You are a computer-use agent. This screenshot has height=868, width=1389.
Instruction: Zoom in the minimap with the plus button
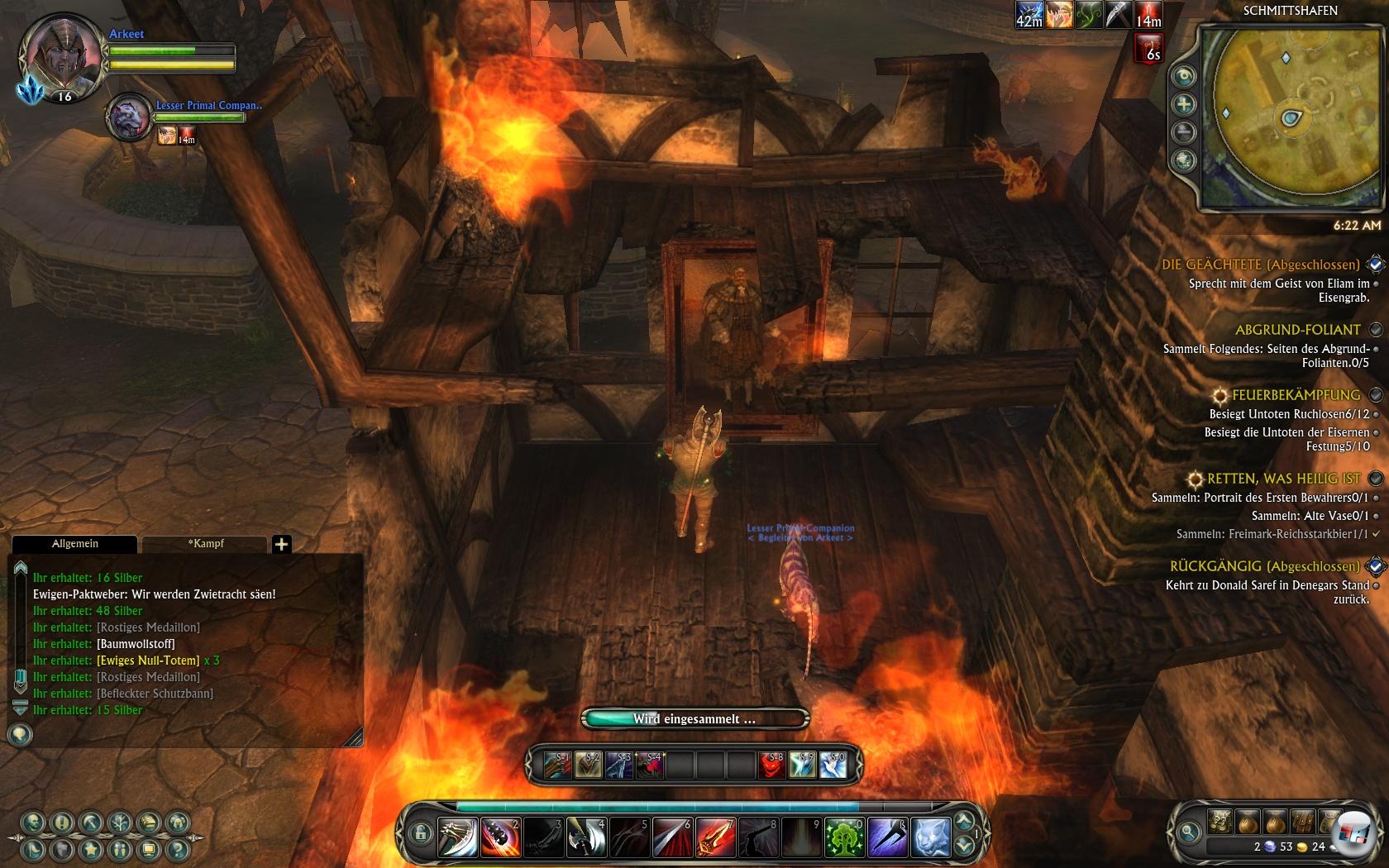tap(1184, 104)
